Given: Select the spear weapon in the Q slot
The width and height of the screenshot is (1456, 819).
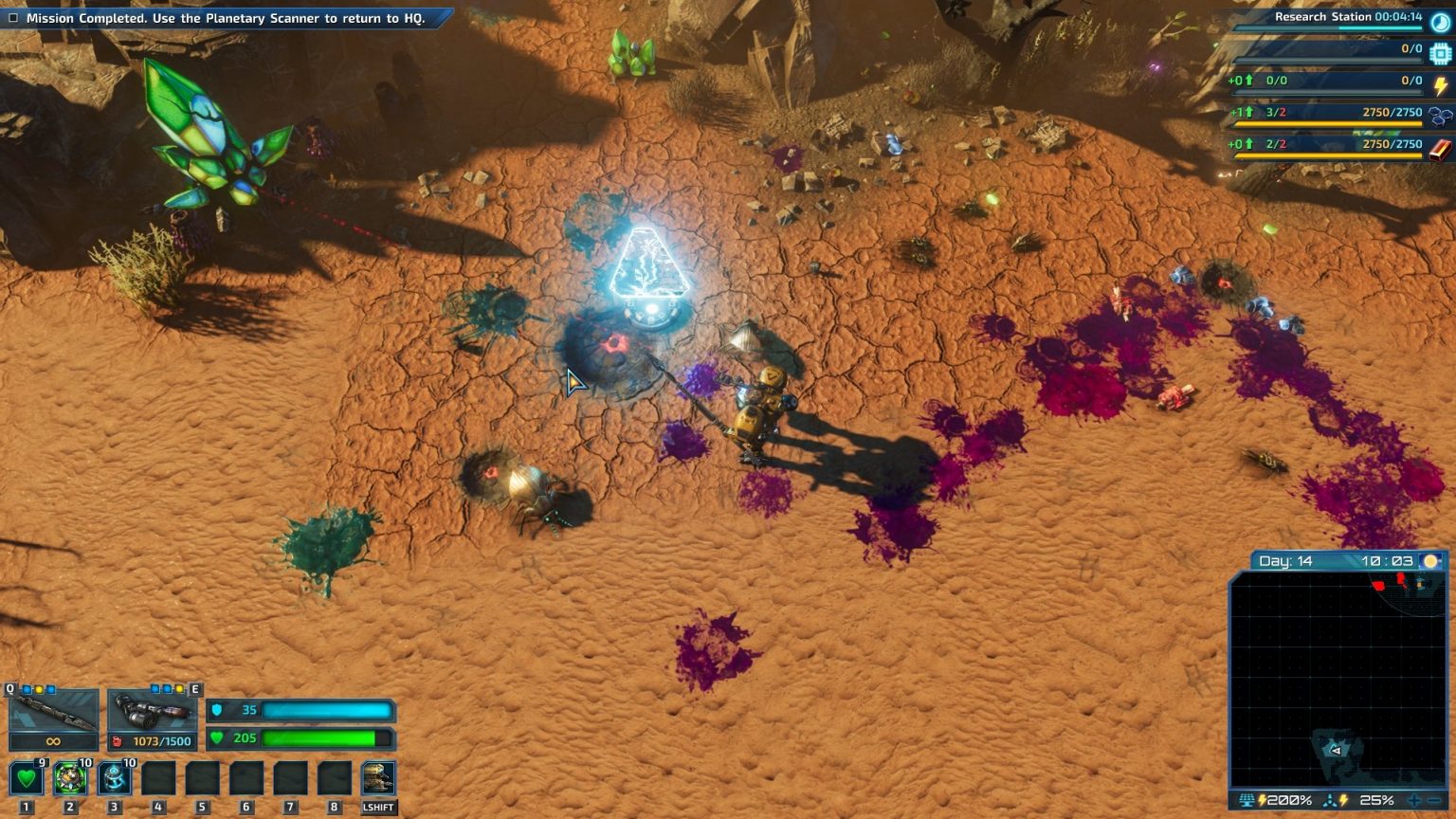Looking at the screenshot, I should pyautogui.click(x=53, y=710).
